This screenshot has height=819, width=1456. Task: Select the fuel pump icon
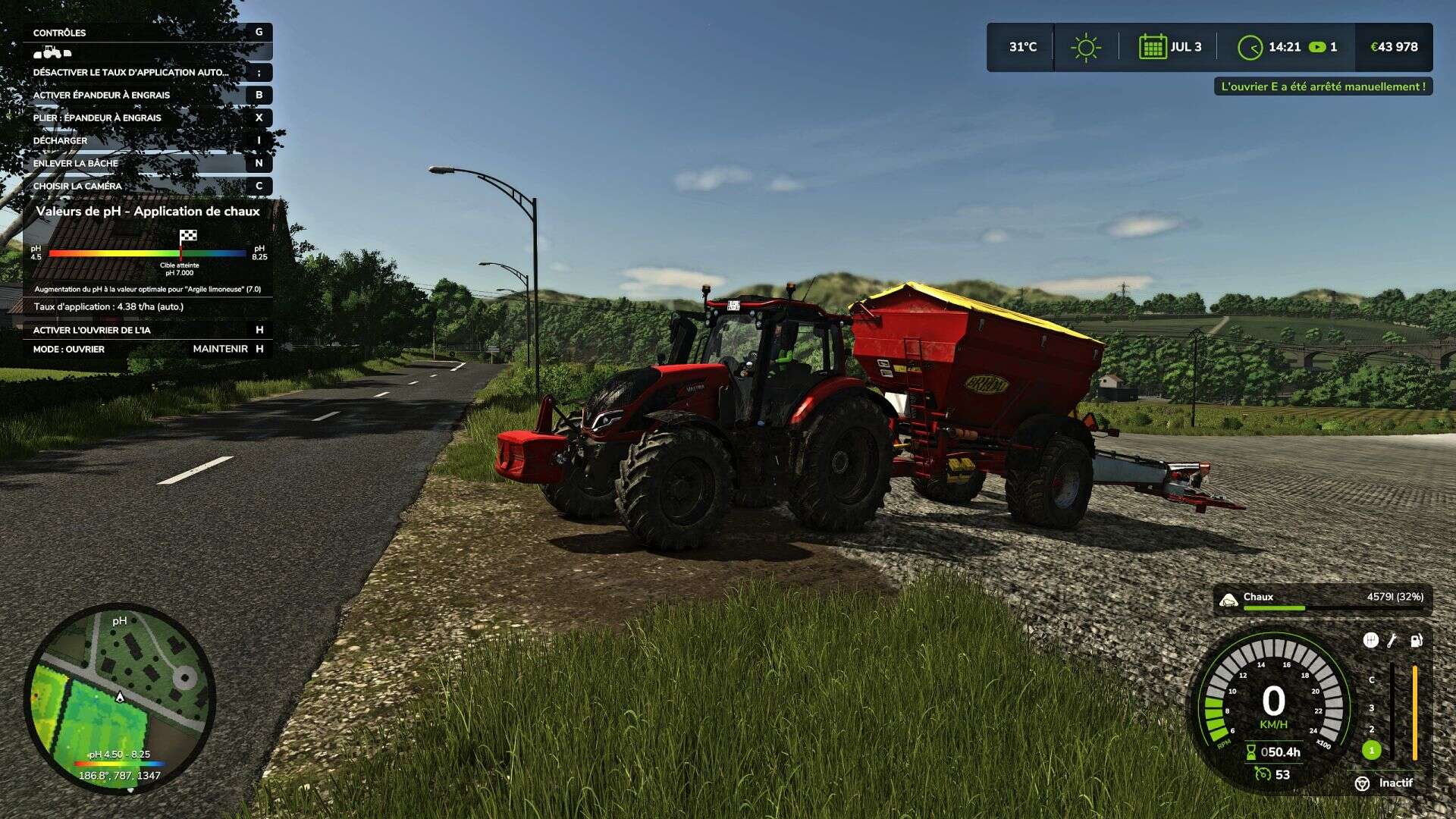(1416, 641)
